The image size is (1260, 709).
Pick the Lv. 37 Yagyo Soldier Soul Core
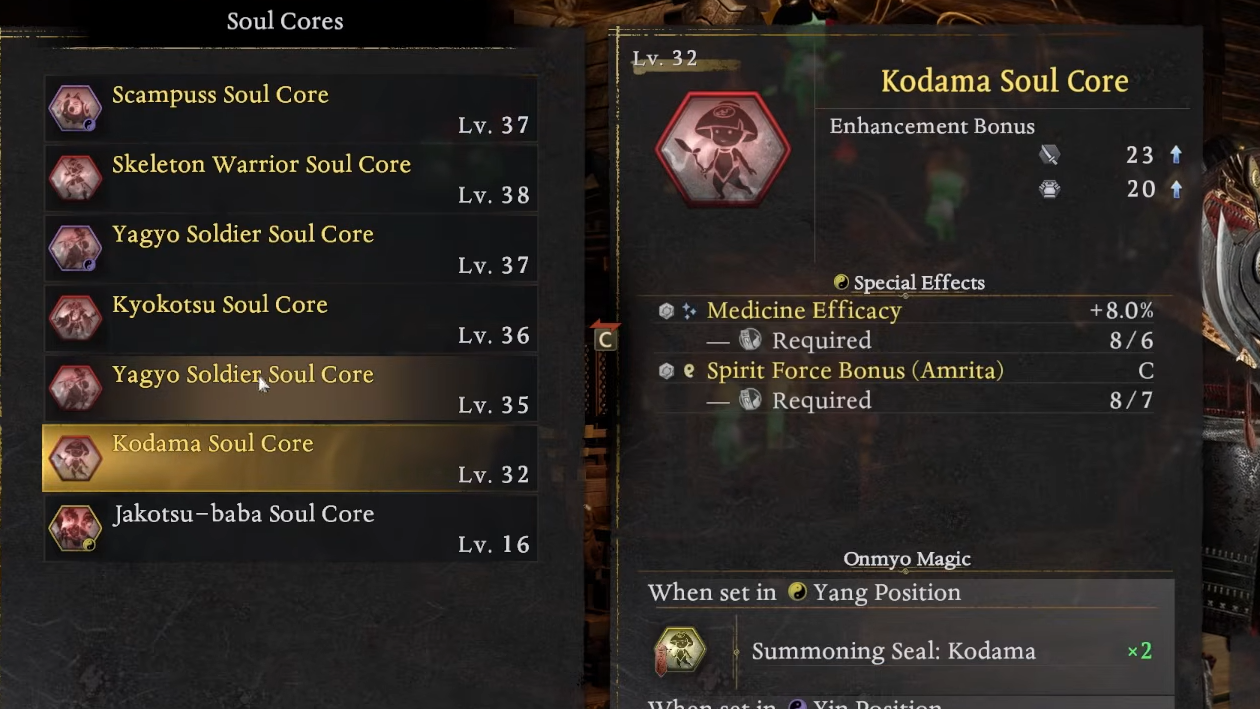click(290, 248)
